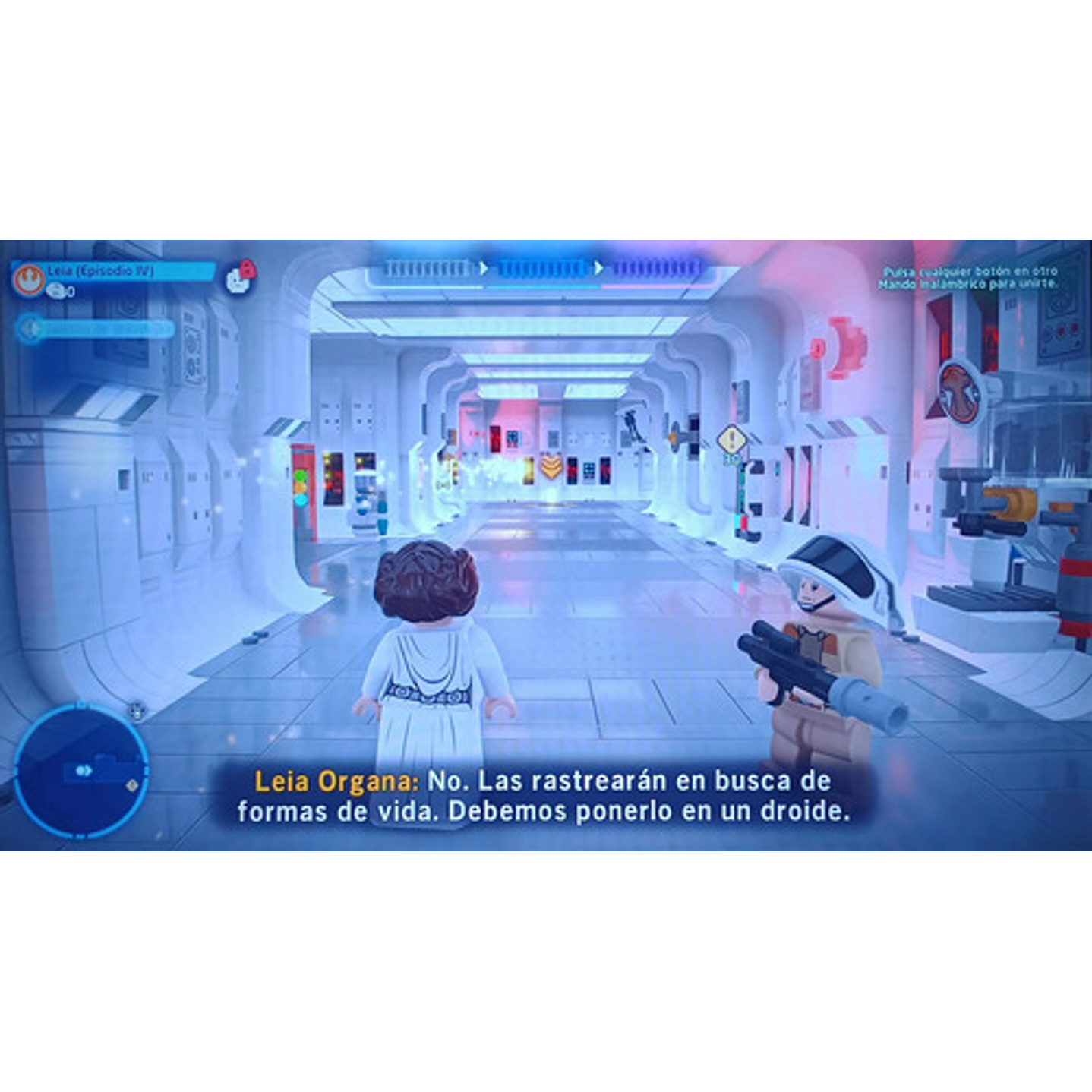Viewport: 1092px width, 1092px height.
Task: Click the glowing ability meter endcap icon
Action: coord(32,330)
